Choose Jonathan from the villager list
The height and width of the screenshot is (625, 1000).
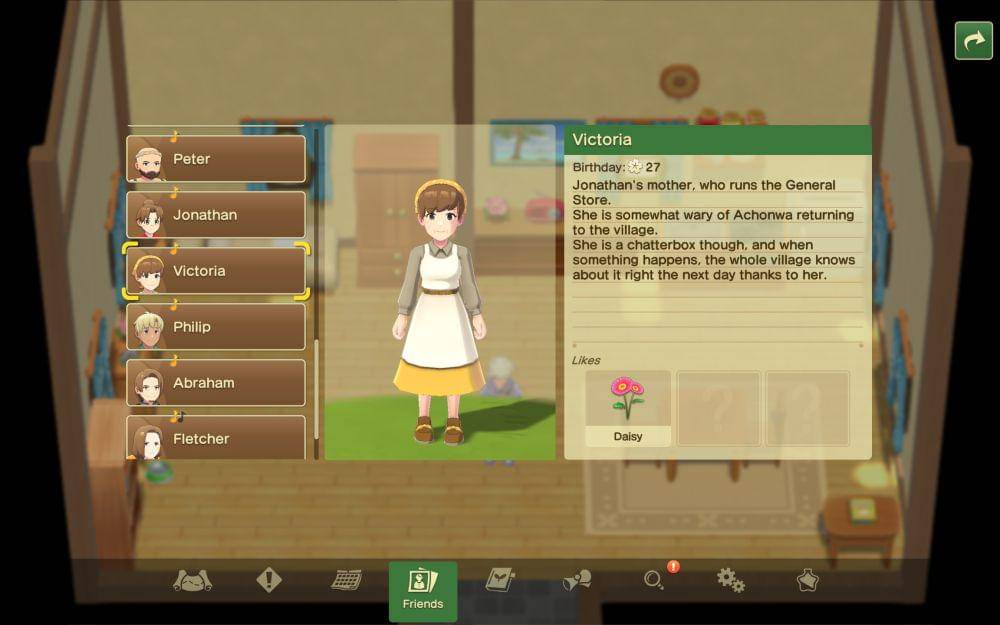(216, 215)
